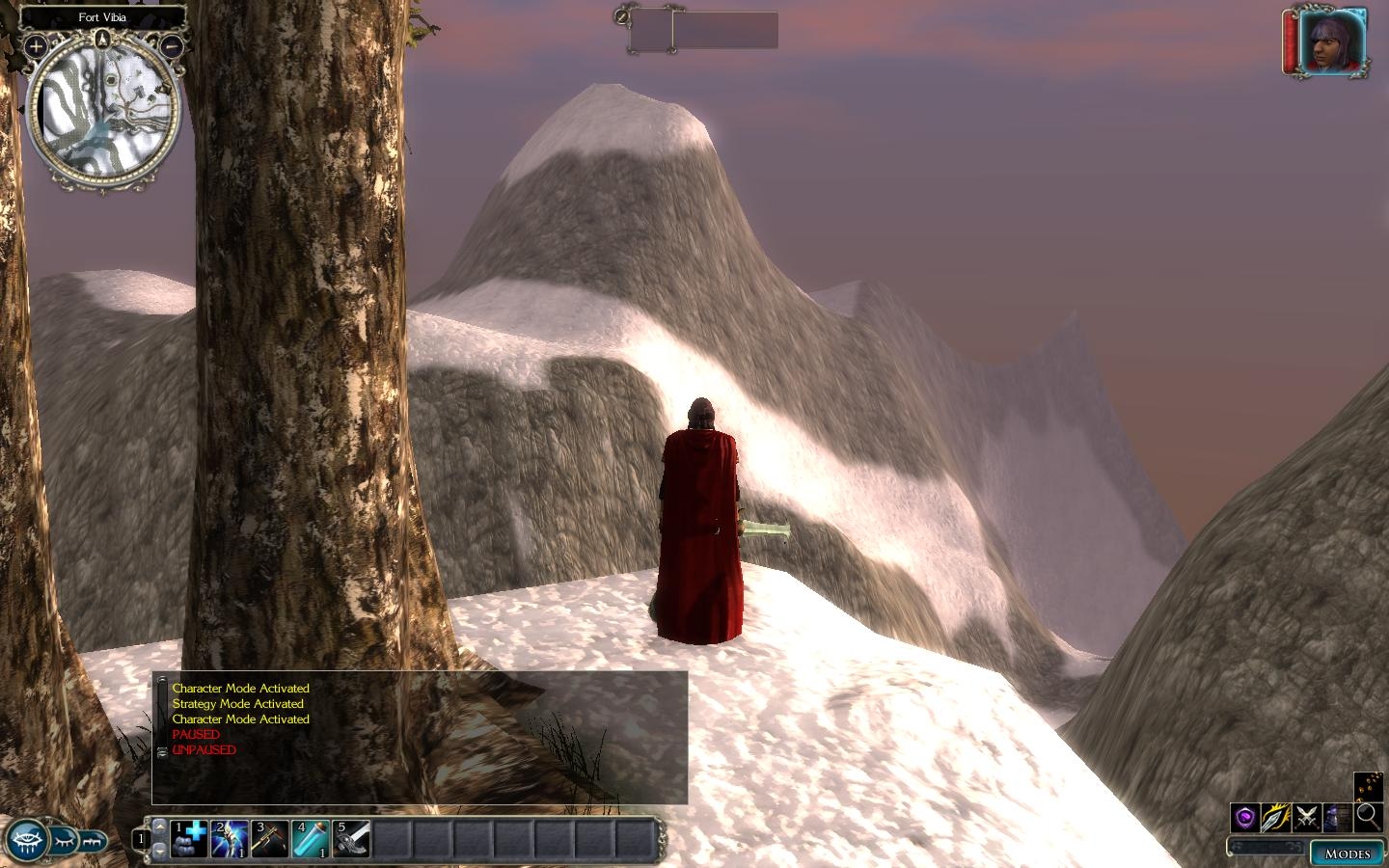Page the hotbar up with the arrow

(x=160, y=827)
